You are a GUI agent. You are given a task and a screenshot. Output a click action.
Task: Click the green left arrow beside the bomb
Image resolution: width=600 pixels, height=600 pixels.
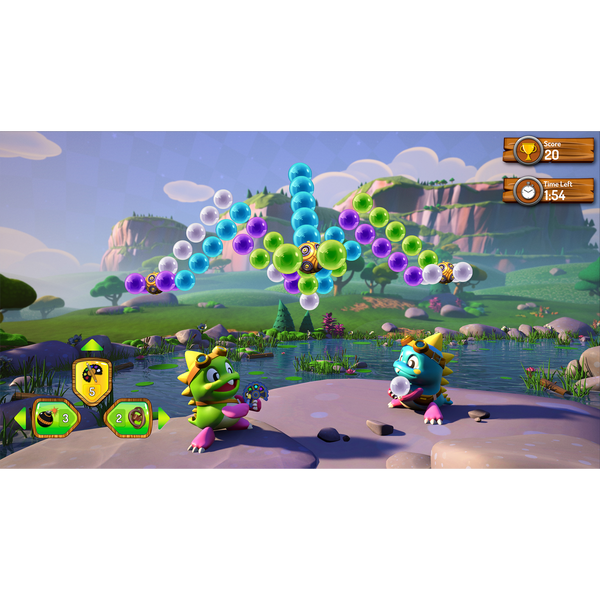(x=20, y=418)
